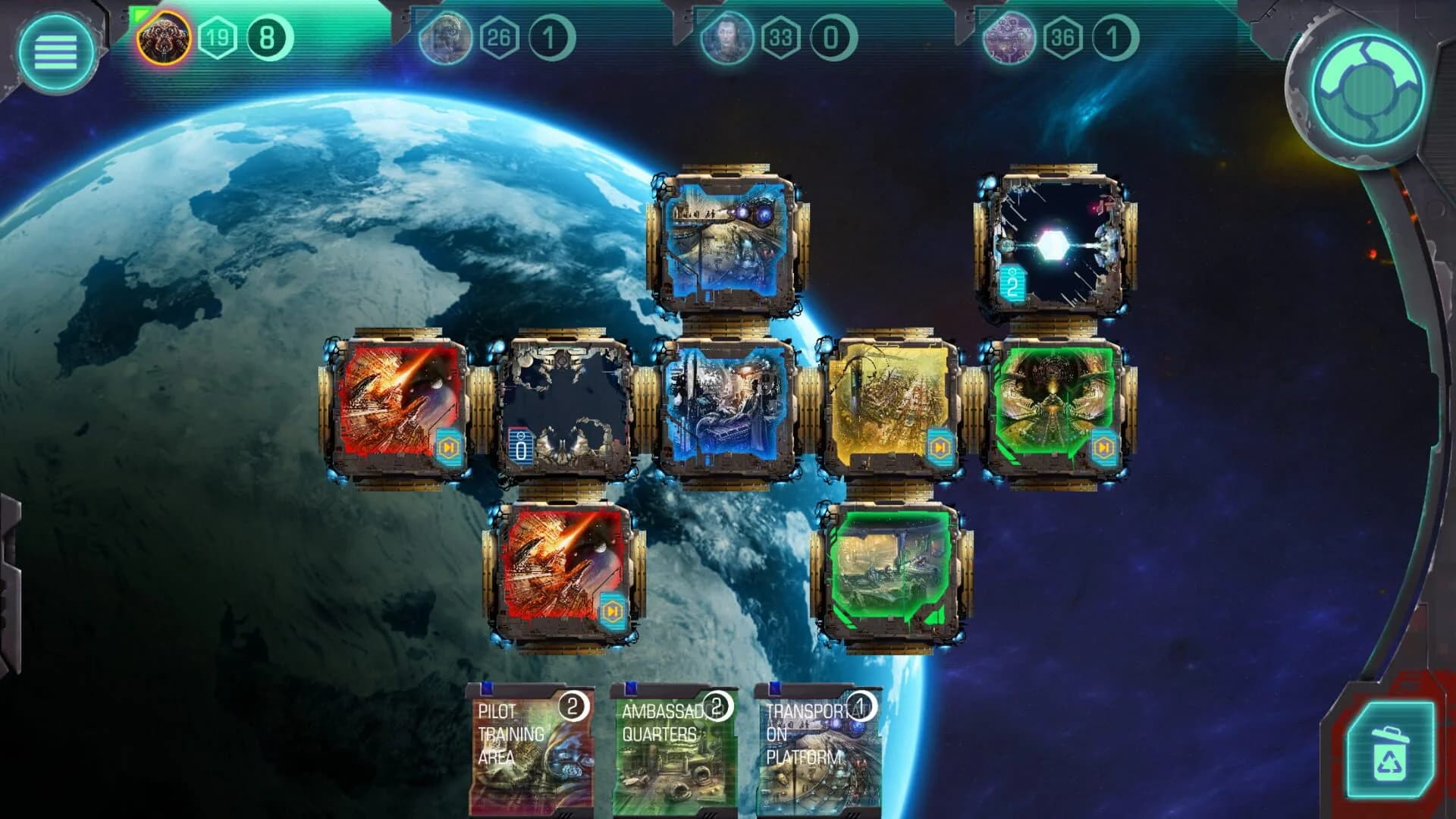The height and width of the screenshot is (819, 1456).
Task: Toggle the fast-forward marker on the yellow city tile
Action: pos(939,448)
